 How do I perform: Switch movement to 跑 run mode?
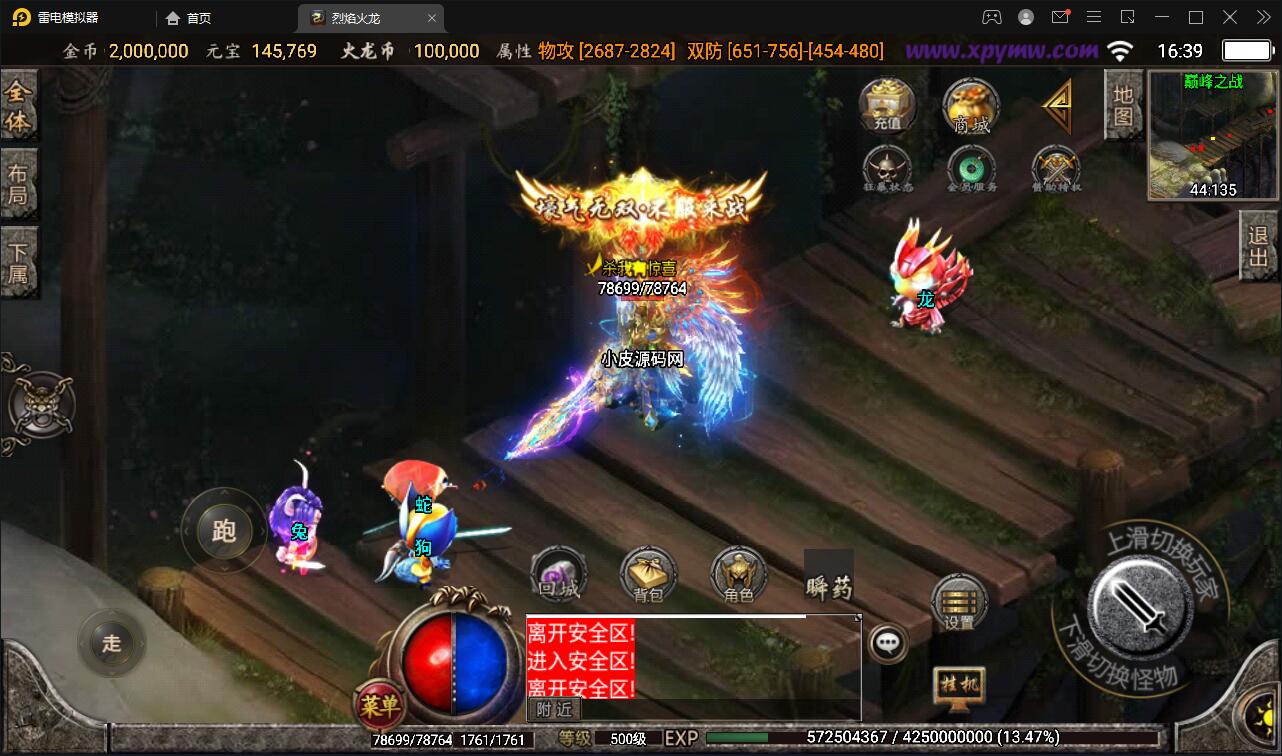coord(222,533)
